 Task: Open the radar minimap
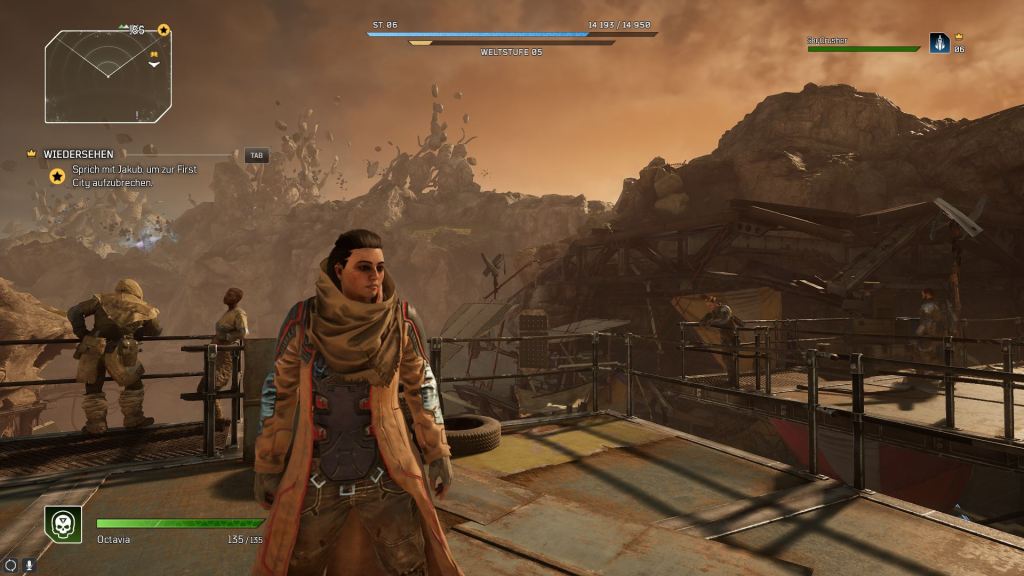click(107, 76)
